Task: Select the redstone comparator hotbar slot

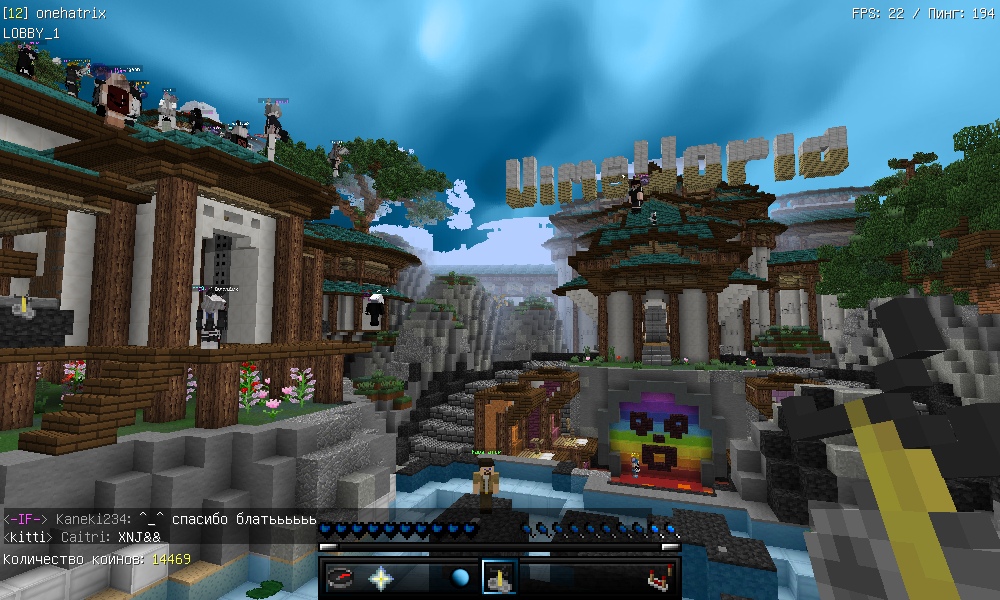Action: pyautogui.click(x=658, y=578)
